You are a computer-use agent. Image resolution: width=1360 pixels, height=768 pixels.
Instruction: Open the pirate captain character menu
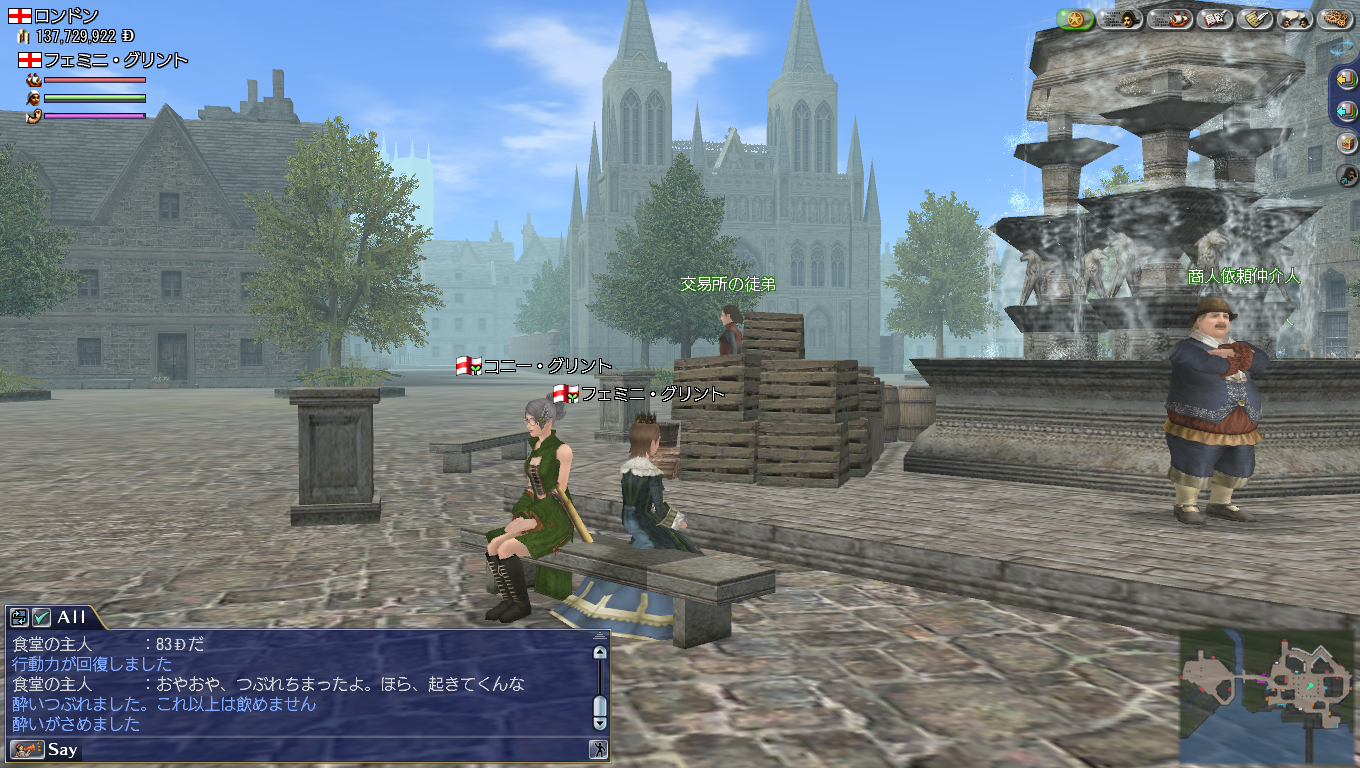click(1121, 19)
